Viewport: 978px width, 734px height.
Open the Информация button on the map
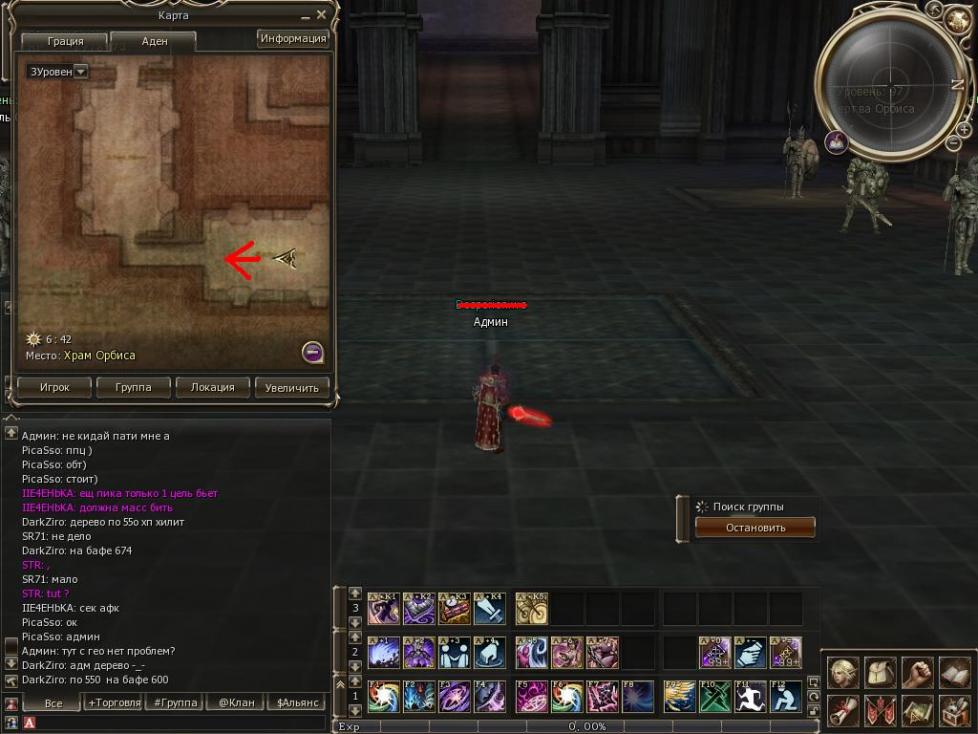point(293,39)
